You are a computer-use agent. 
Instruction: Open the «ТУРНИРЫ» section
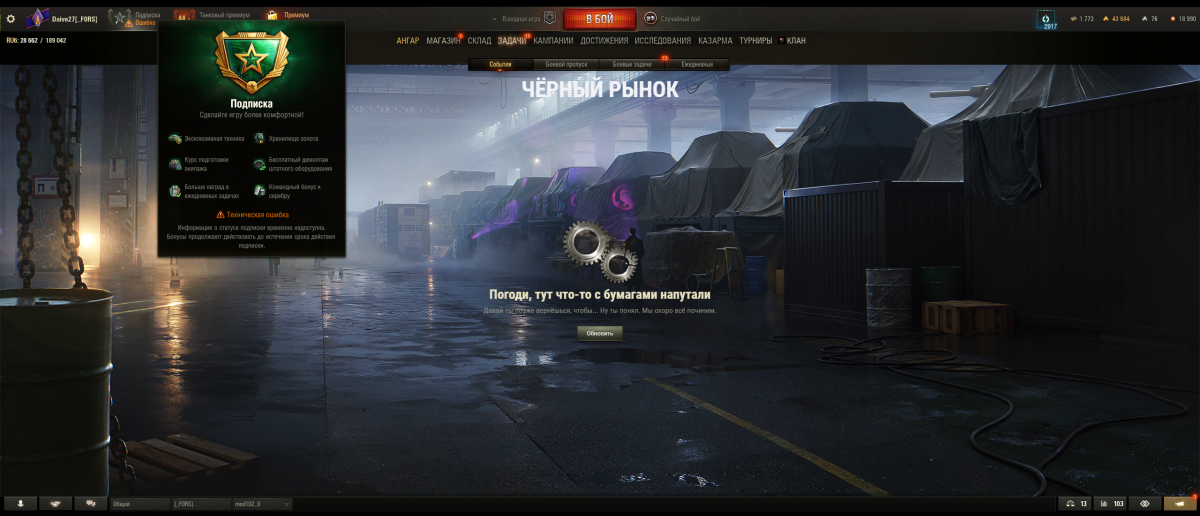click(x=756, y=41)
